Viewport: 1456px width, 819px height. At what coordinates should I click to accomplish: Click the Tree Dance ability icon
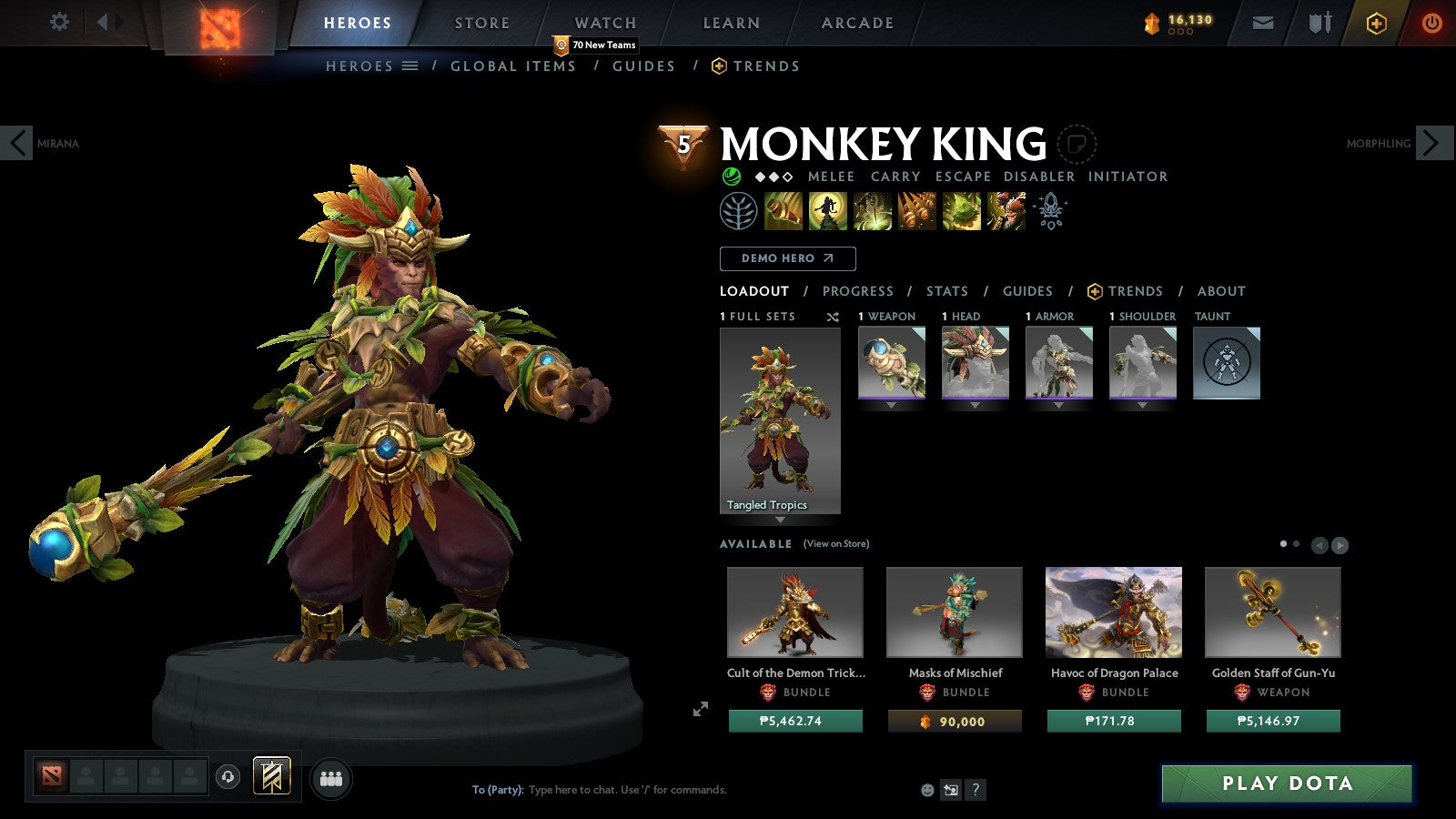tap(830, 209)
